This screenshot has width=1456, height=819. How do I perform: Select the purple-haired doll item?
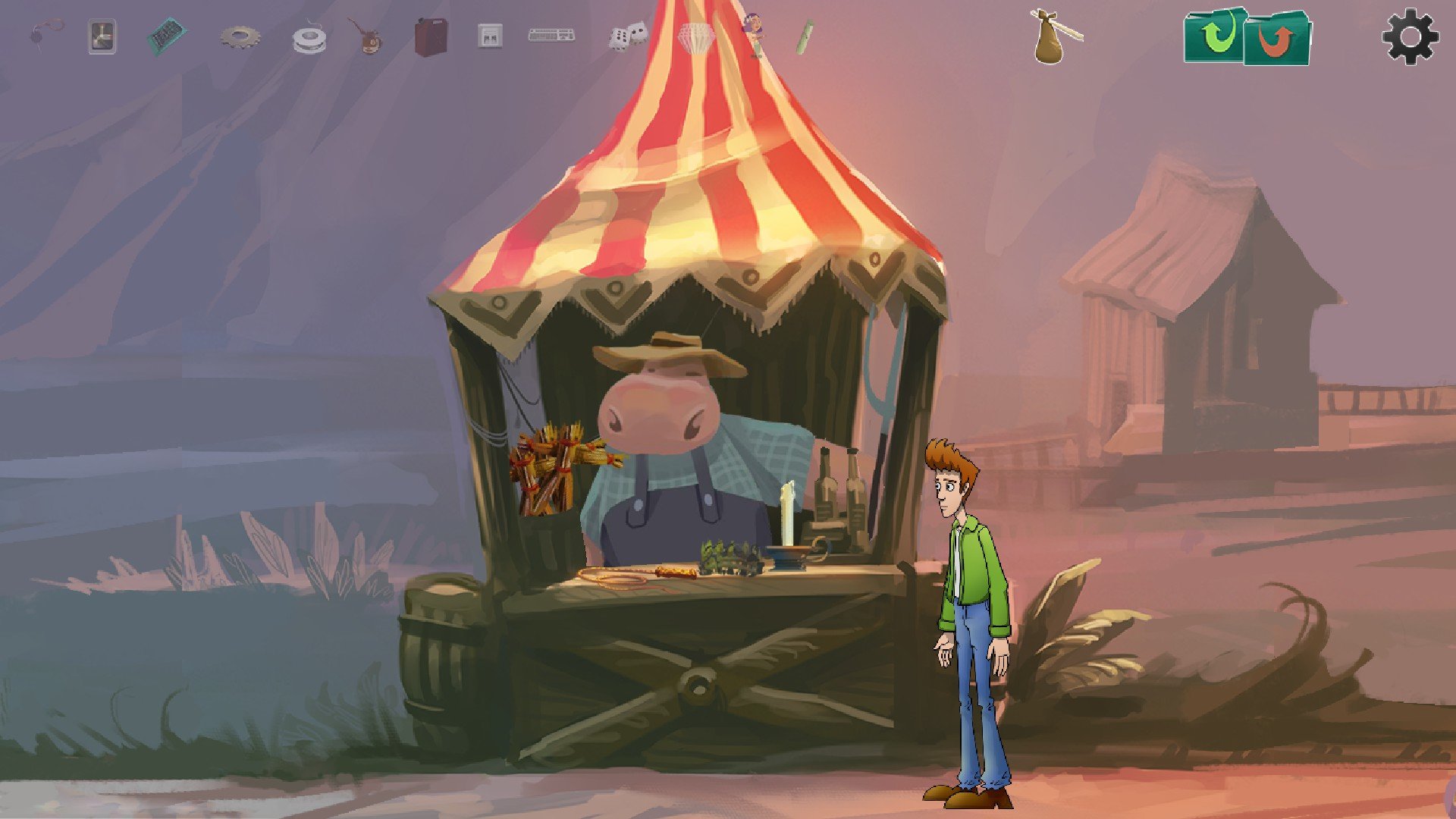755,35
